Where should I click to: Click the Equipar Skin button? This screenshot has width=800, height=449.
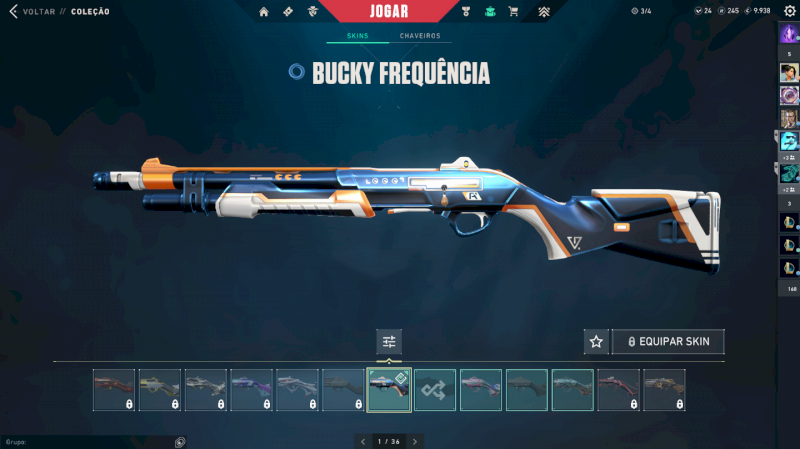tap(668, 342)
